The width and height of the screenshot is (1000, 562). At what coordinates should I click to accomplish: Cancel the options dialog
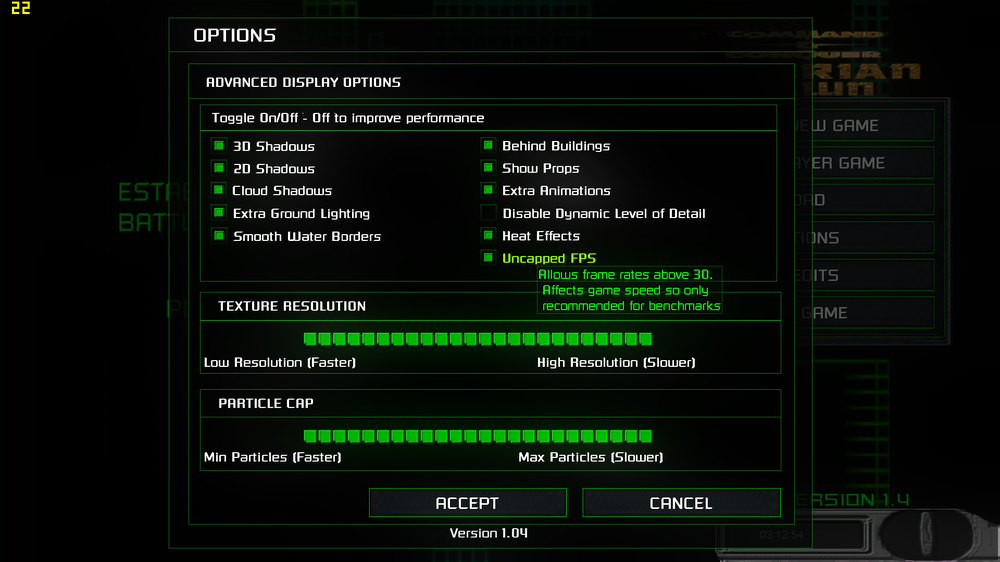(x=681, y=503)
